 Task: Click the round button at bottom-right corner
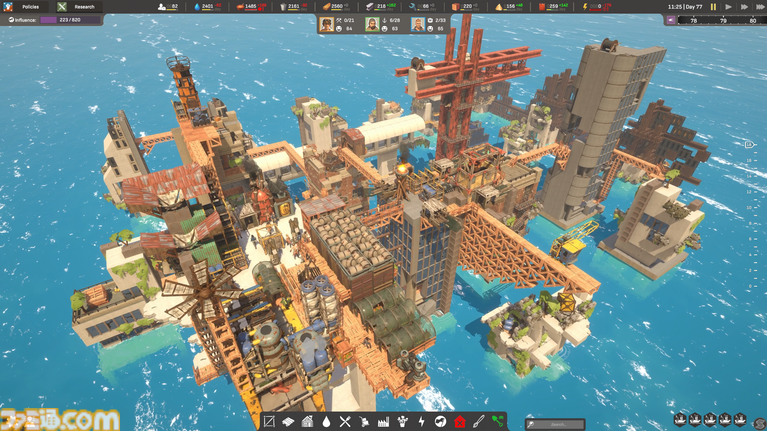(758, 420)
